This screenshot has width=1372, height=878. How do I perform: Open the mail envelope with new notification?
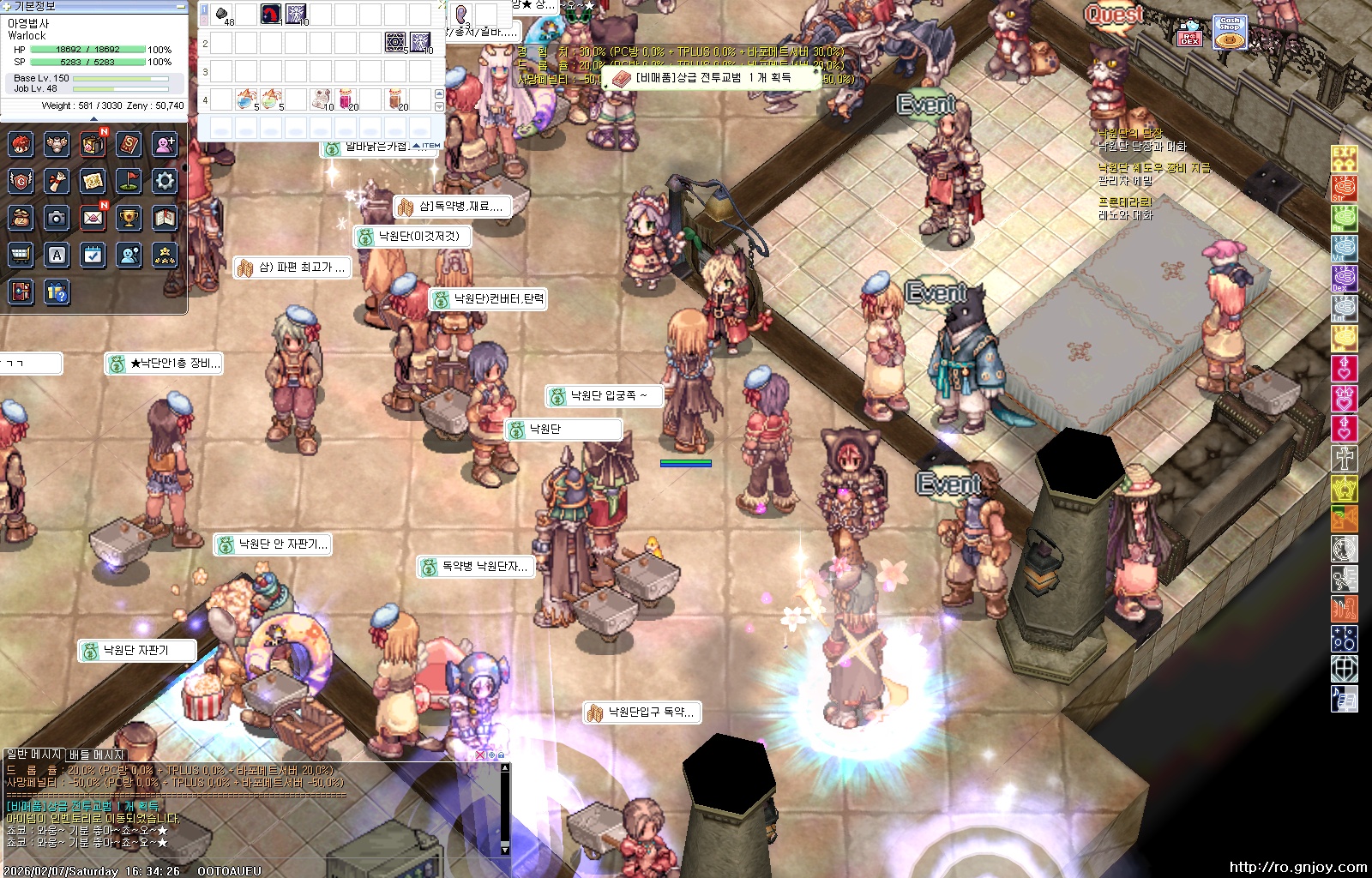93,218
